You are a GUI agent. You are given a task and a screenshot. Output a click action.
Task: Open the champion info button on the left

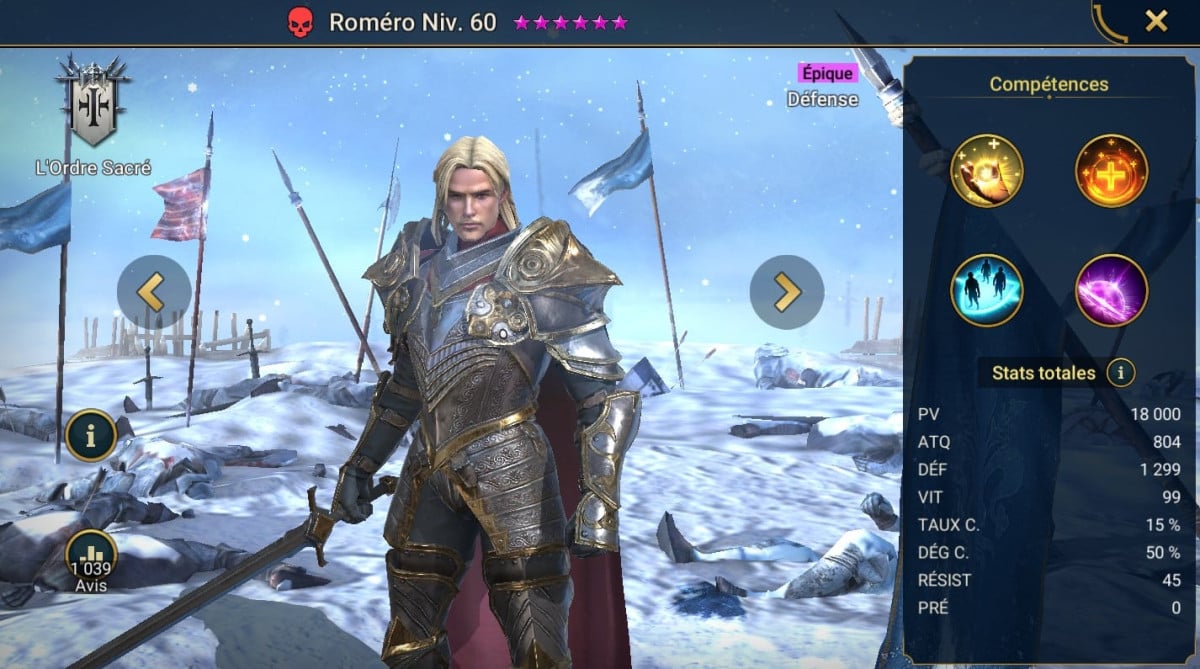point(92,436)
